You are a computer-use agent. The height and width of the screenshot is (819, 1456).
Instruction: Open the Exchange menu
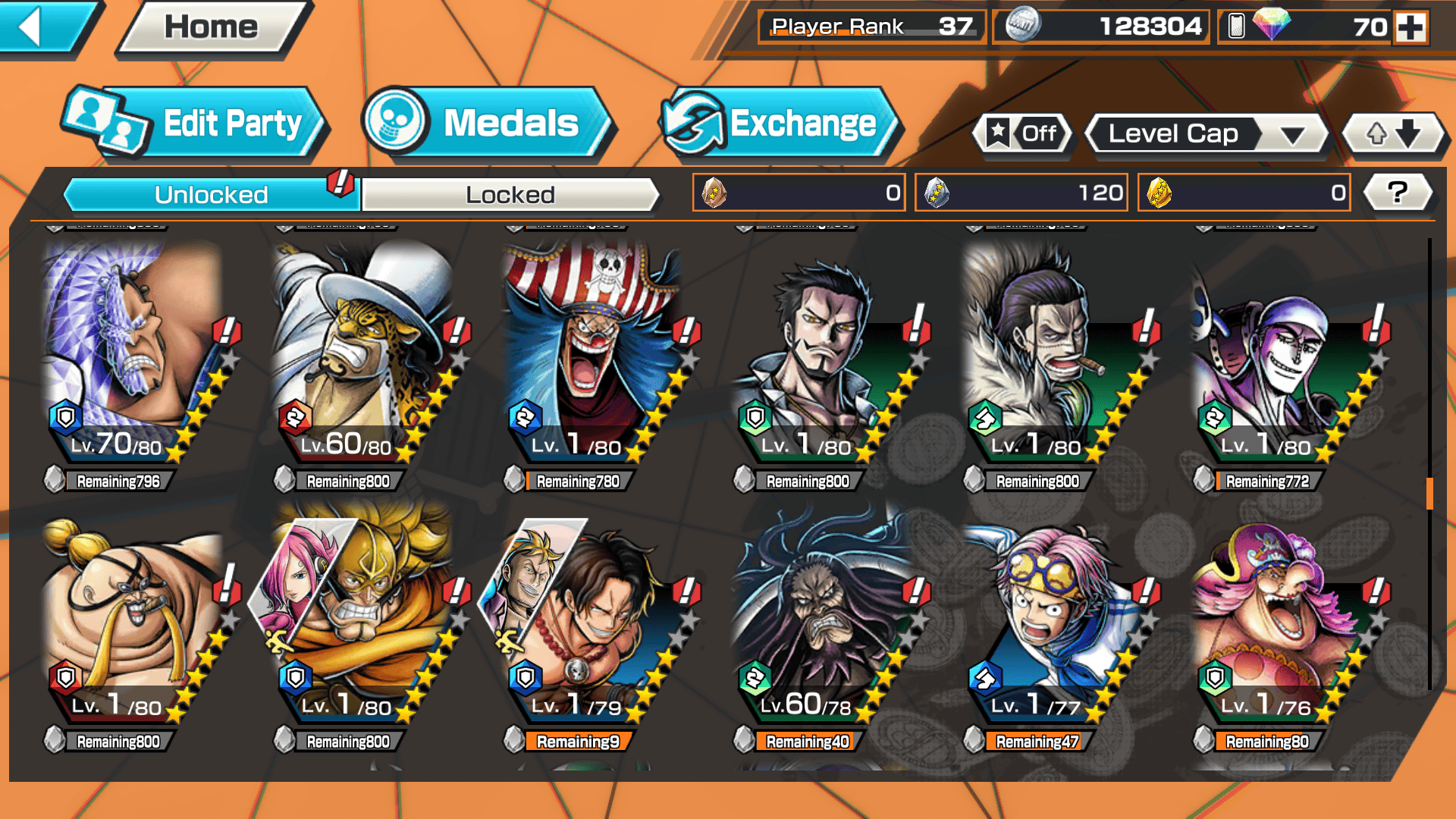[x=780, y=124]
